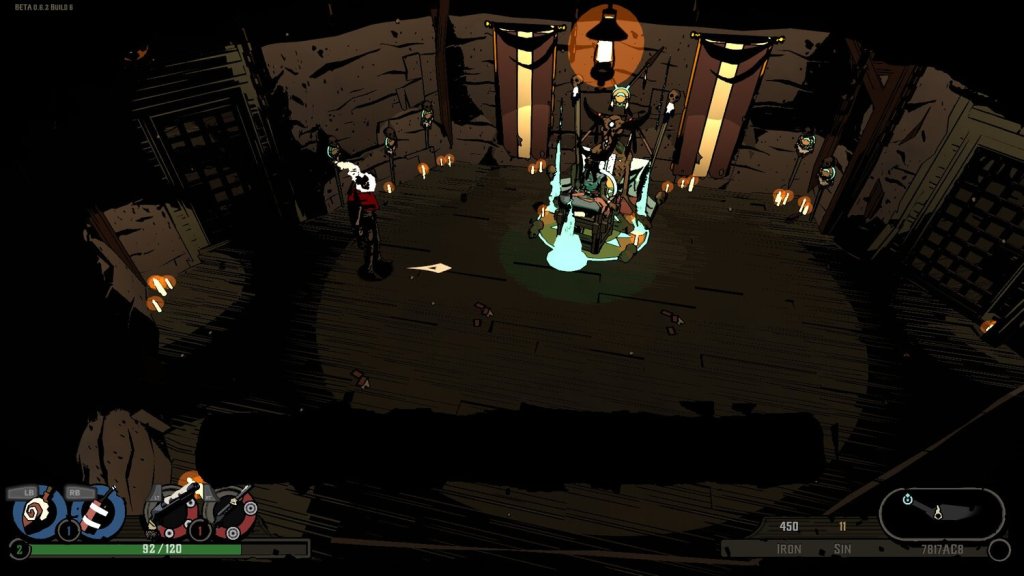Screen dimensions: 1024x576
Task: Switch to the rifle weapon slot
Action: [x=233, y=511]
